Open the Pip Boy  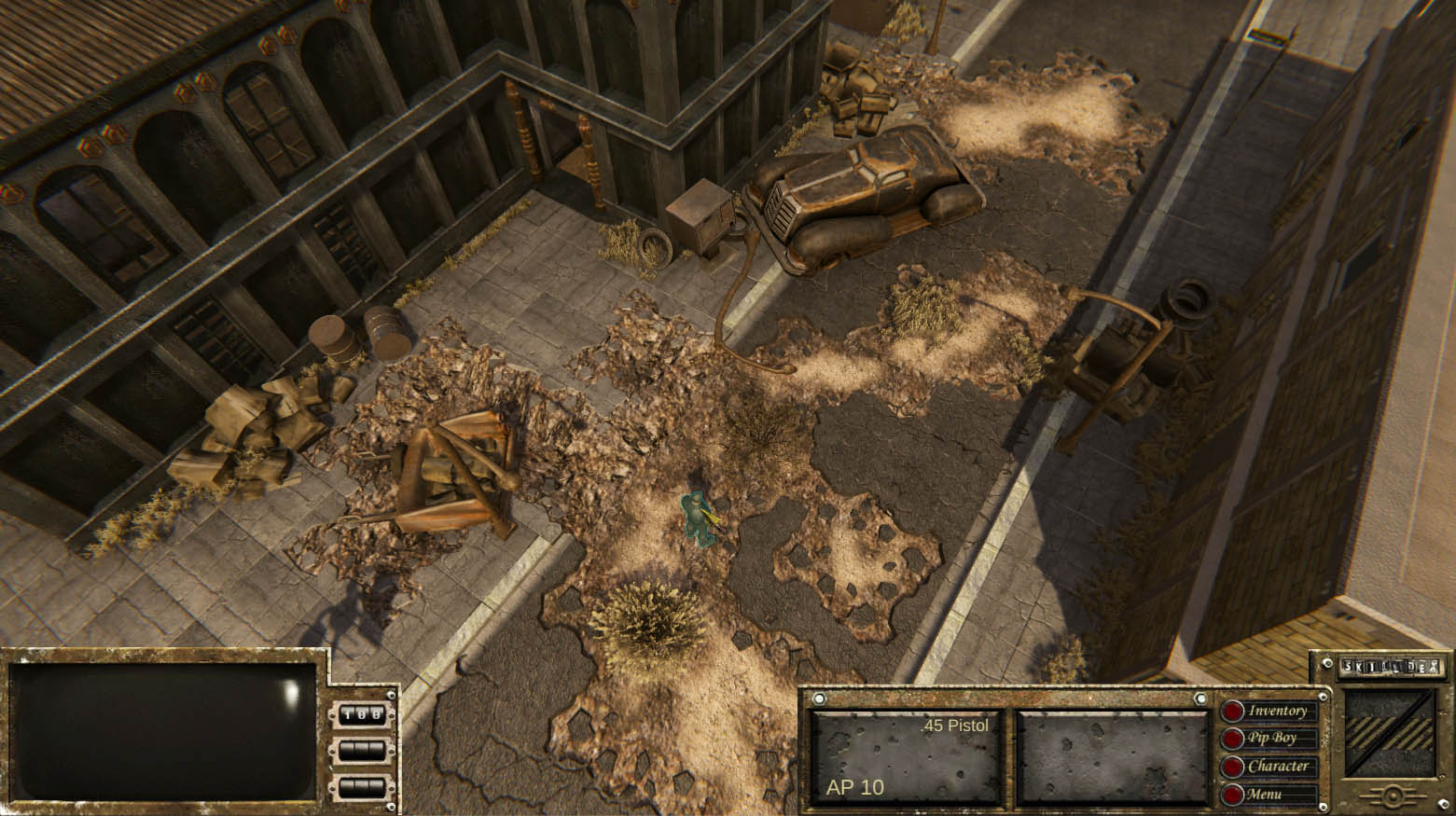(x=1271, y=739)
